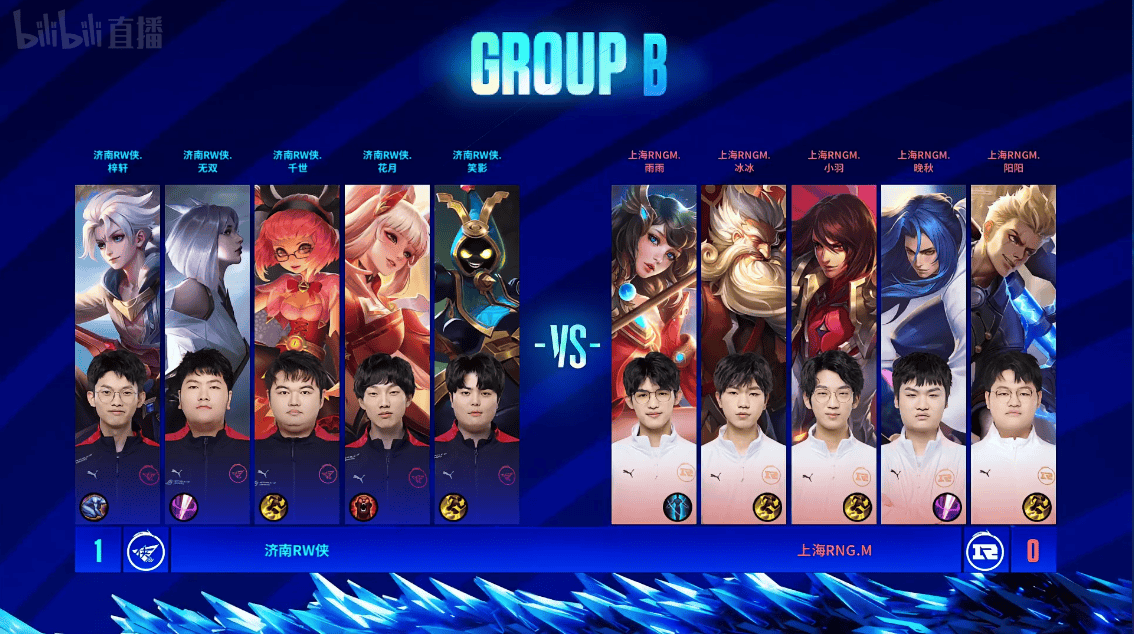Image resolution: width=1134 pixels, height=634 pixels.
Task: Click the 济南RW侠 team logo
Action: (x=146, y=551)
